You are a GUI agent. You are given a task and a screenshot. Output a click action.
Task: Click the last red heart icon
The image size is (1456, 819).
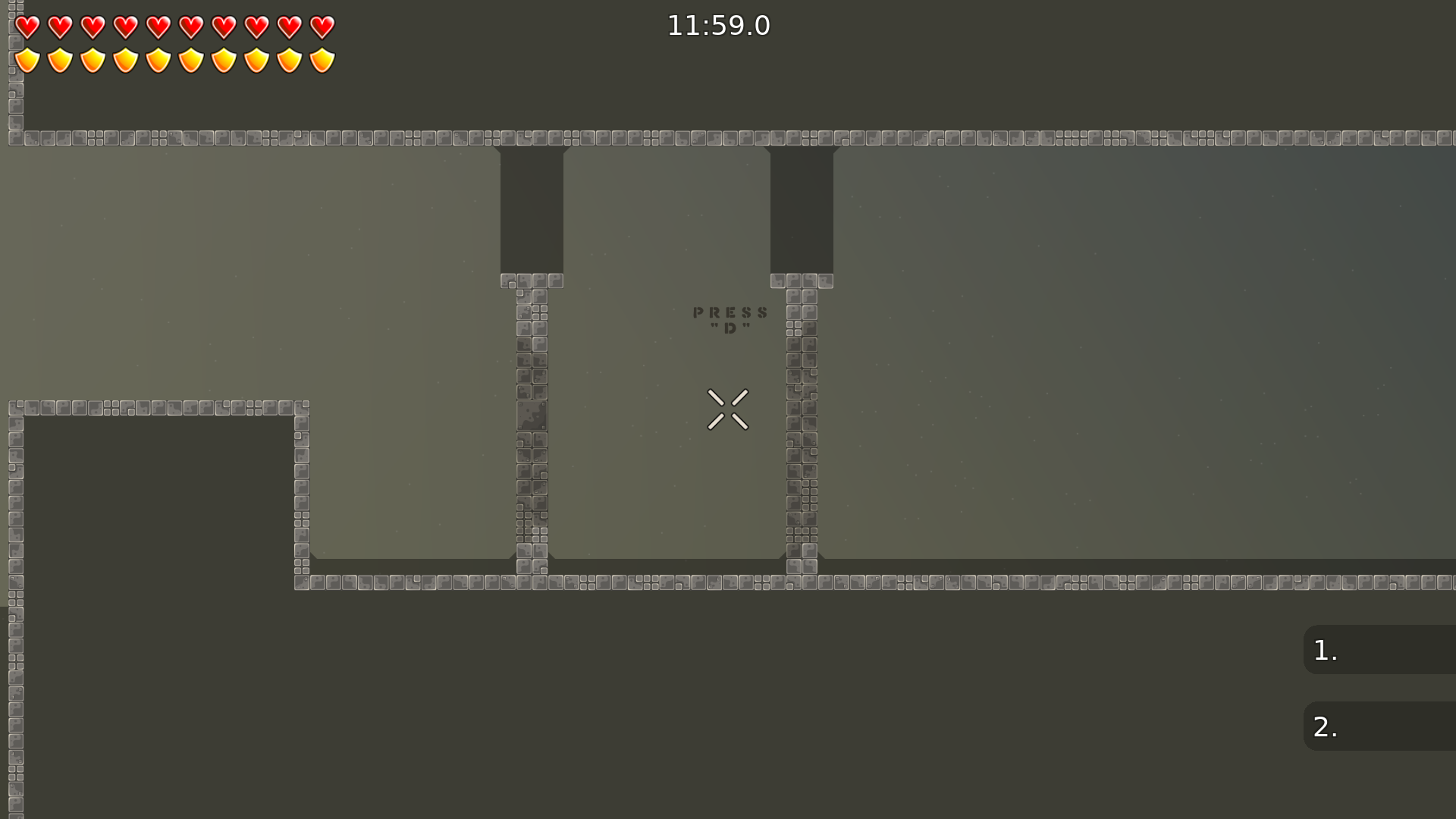pos(323,26)
